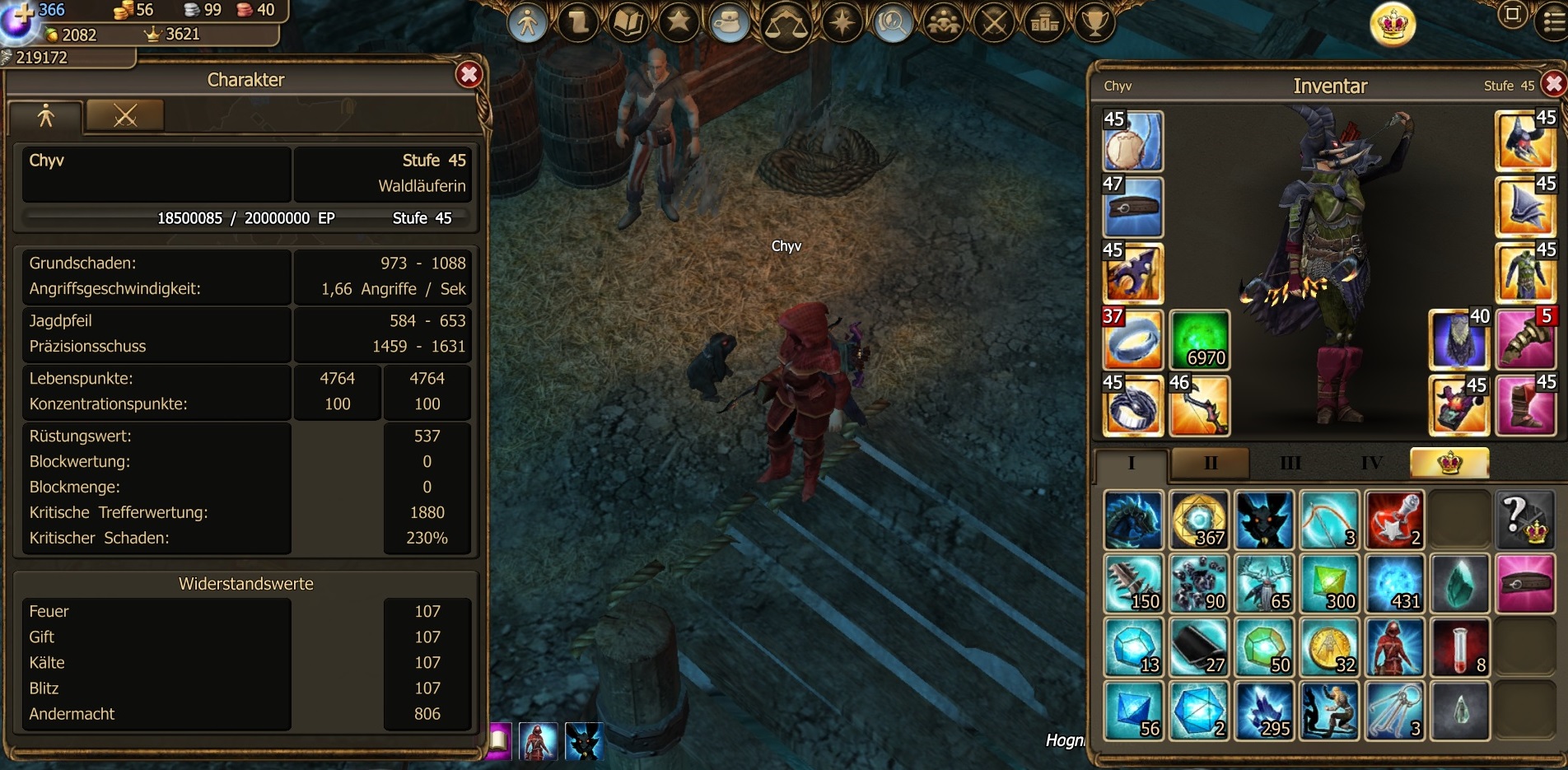This screenshot has height=770, width=1568.
Task: Select the equipped level 47 belt
Action: pyautogui.click(x=1133, y=208)
